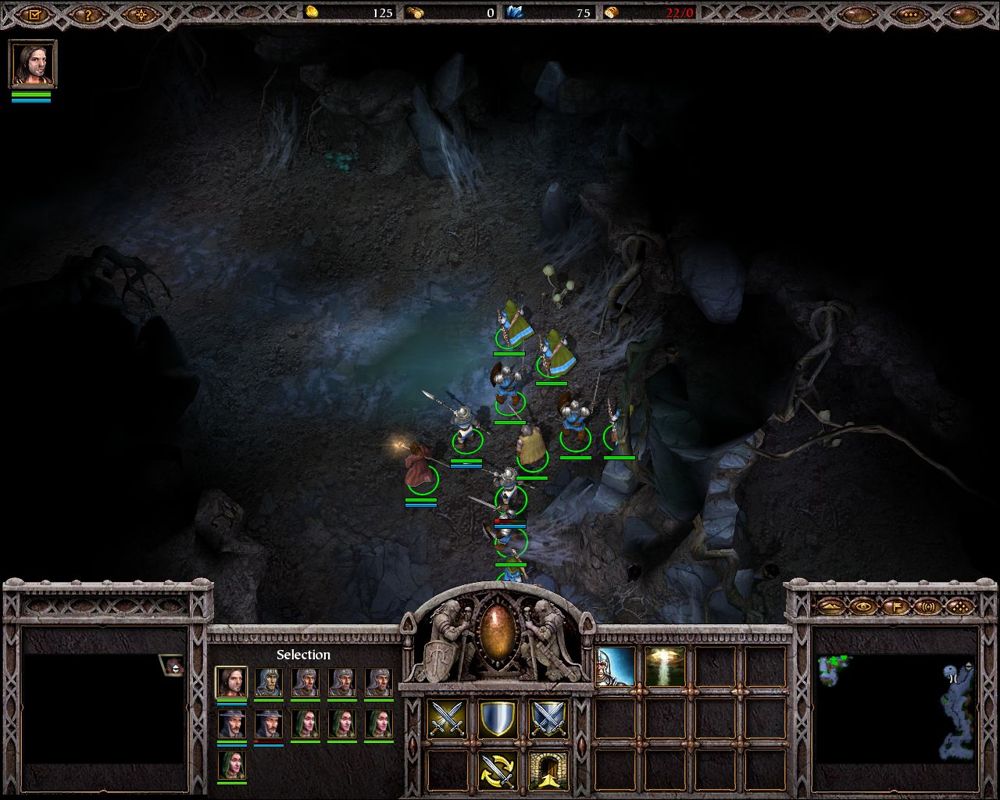Cast the glowing light beam spell
1000x800 pixels.
pos(665,666)
